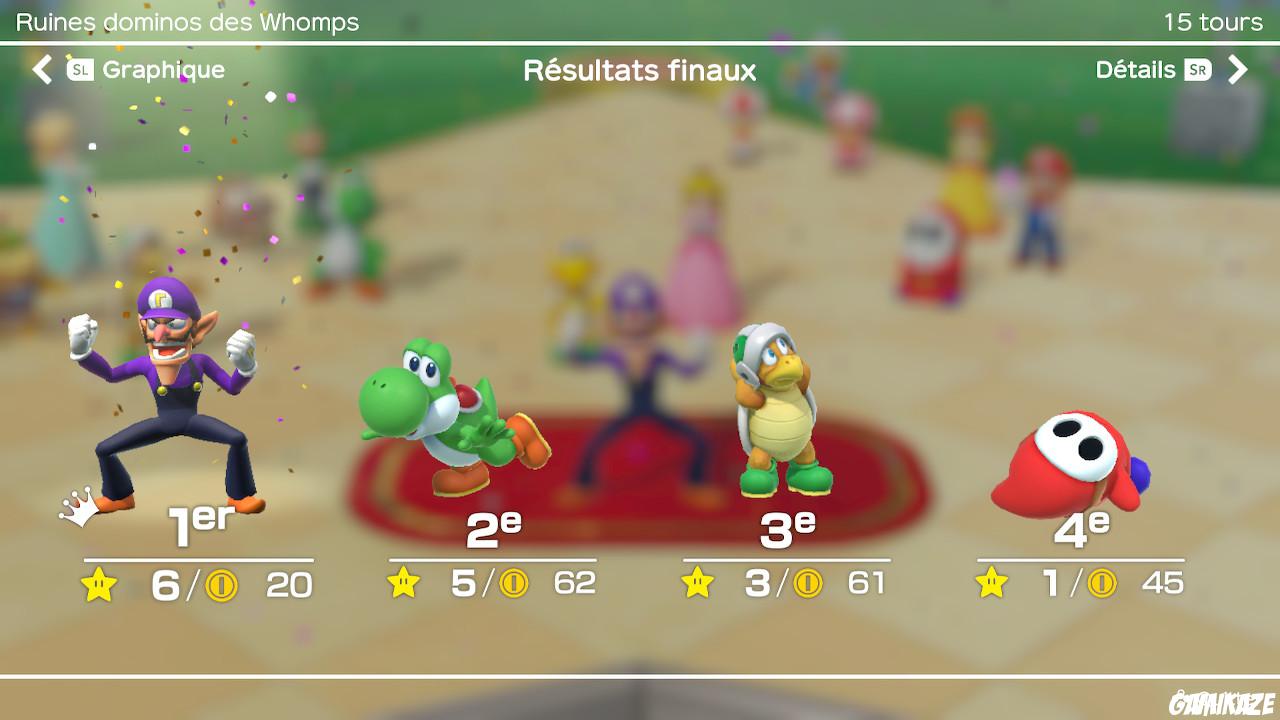Switch to the Détails view
The width and height of the screenshot is (1280, 720).
[x=1137, y=70]
